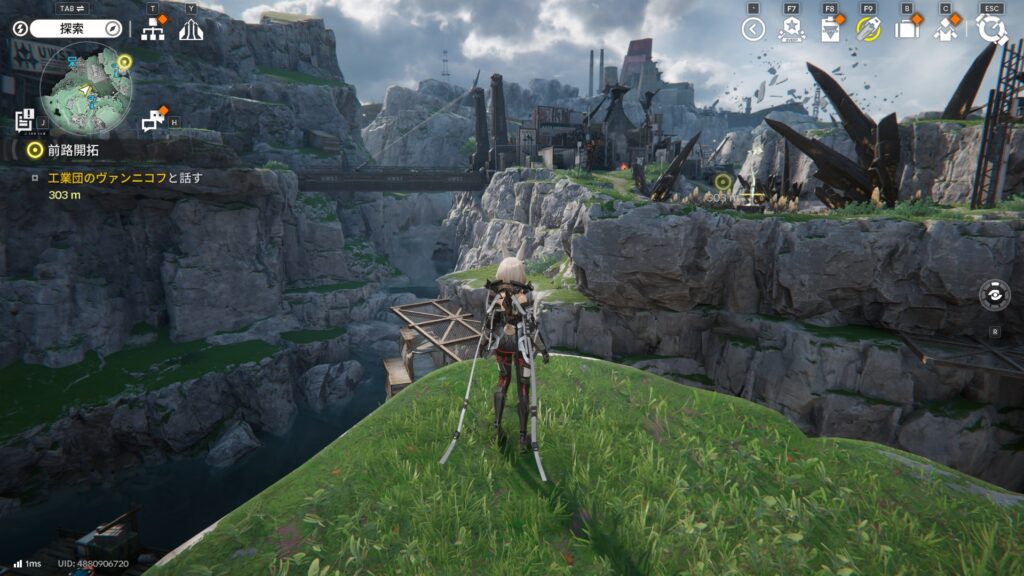
Task: Open the main system menu ring icon
Action: (992, 29)
